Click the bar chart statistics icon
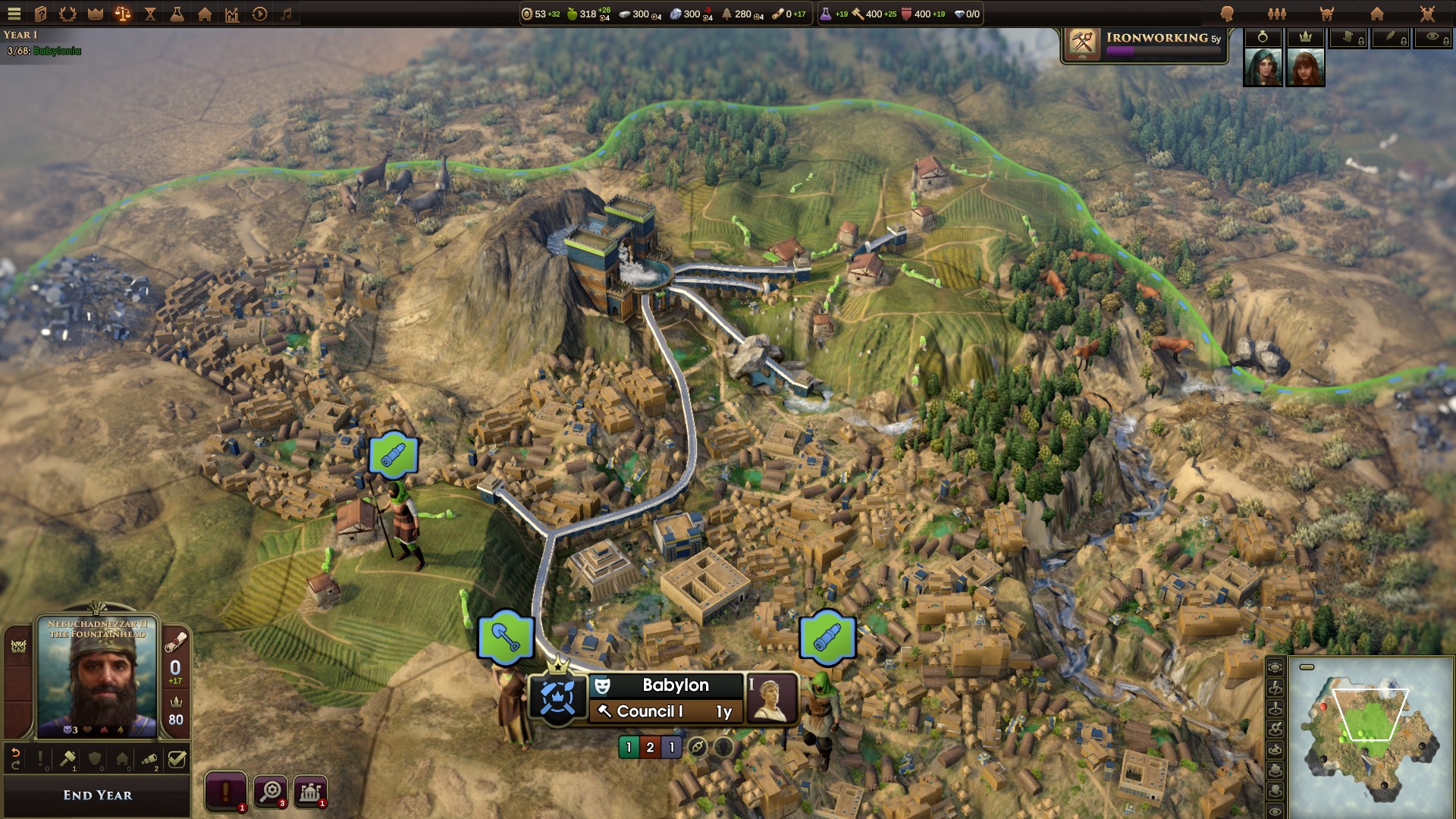1456x819 pixels. pos(232,14)
